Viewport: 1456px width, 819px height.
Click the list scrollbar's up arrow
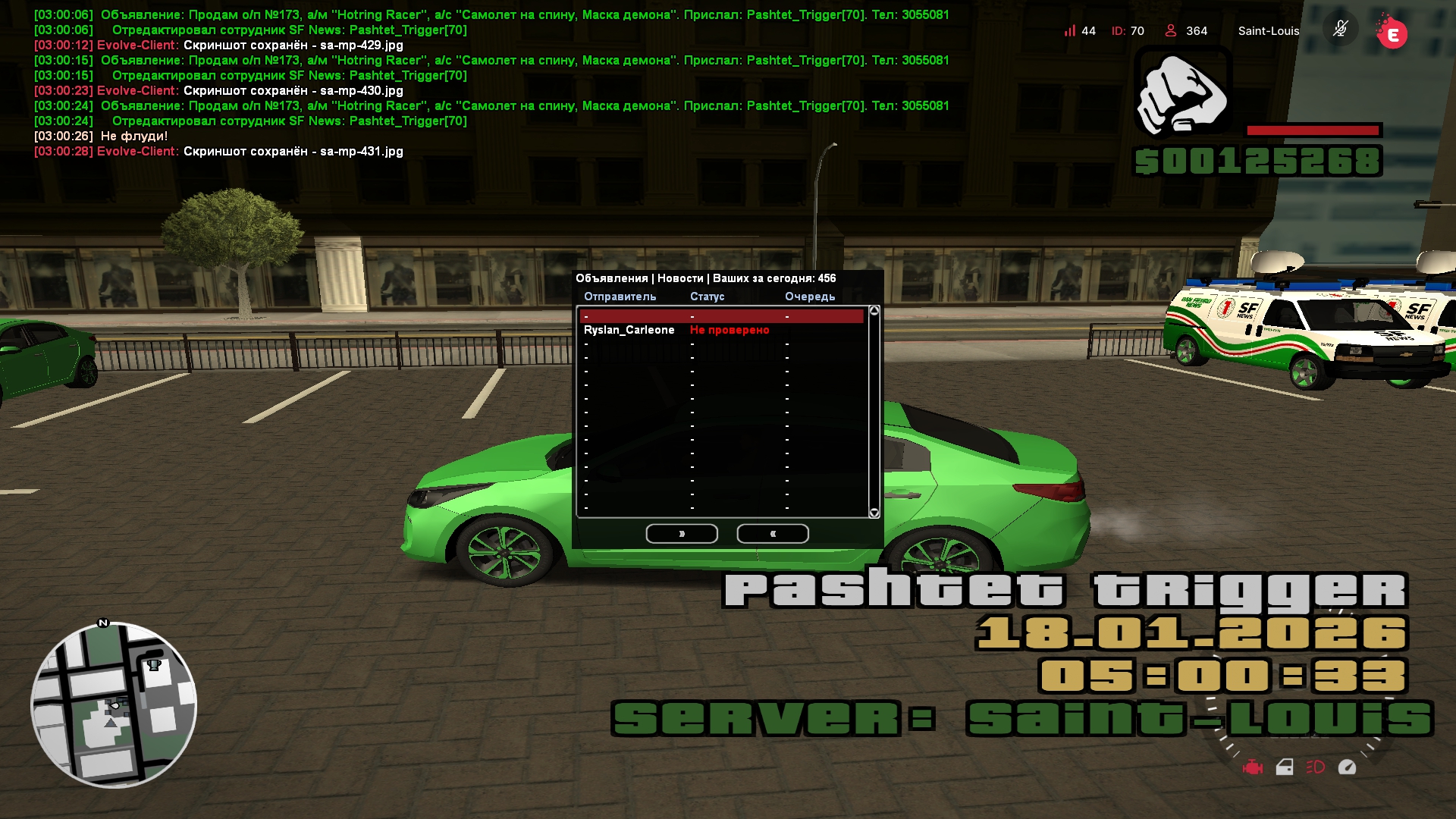click(874, 311)
